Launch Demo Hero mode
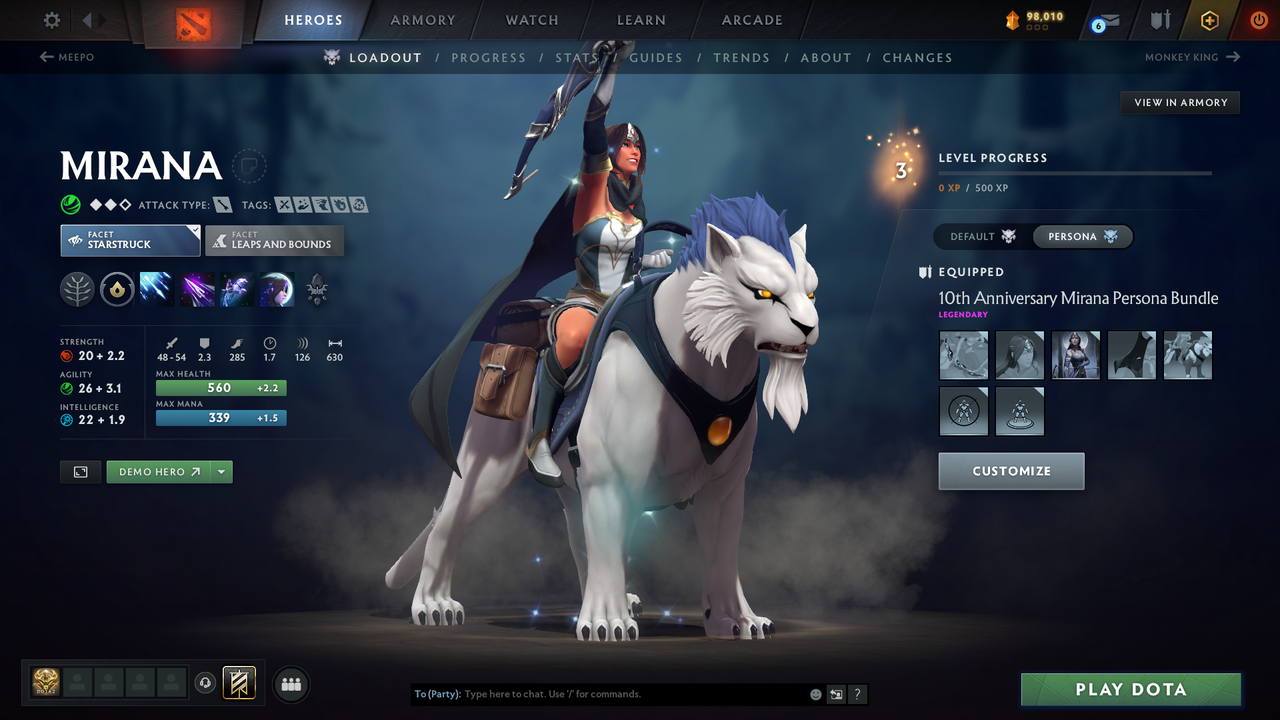The image size is (1280, 720). click(x=159, y=472)
